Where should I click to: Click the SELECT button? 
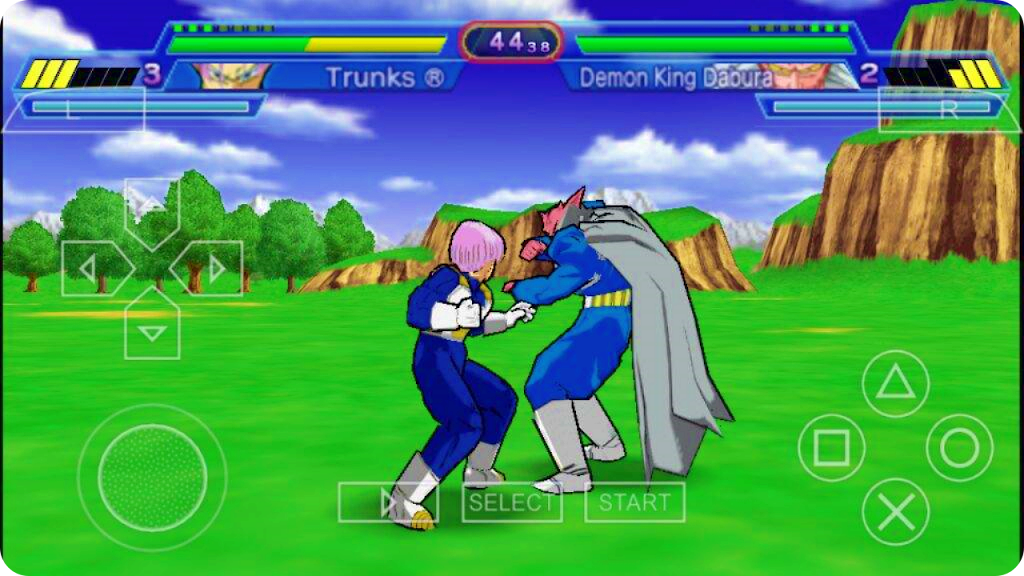pos(511,502)
